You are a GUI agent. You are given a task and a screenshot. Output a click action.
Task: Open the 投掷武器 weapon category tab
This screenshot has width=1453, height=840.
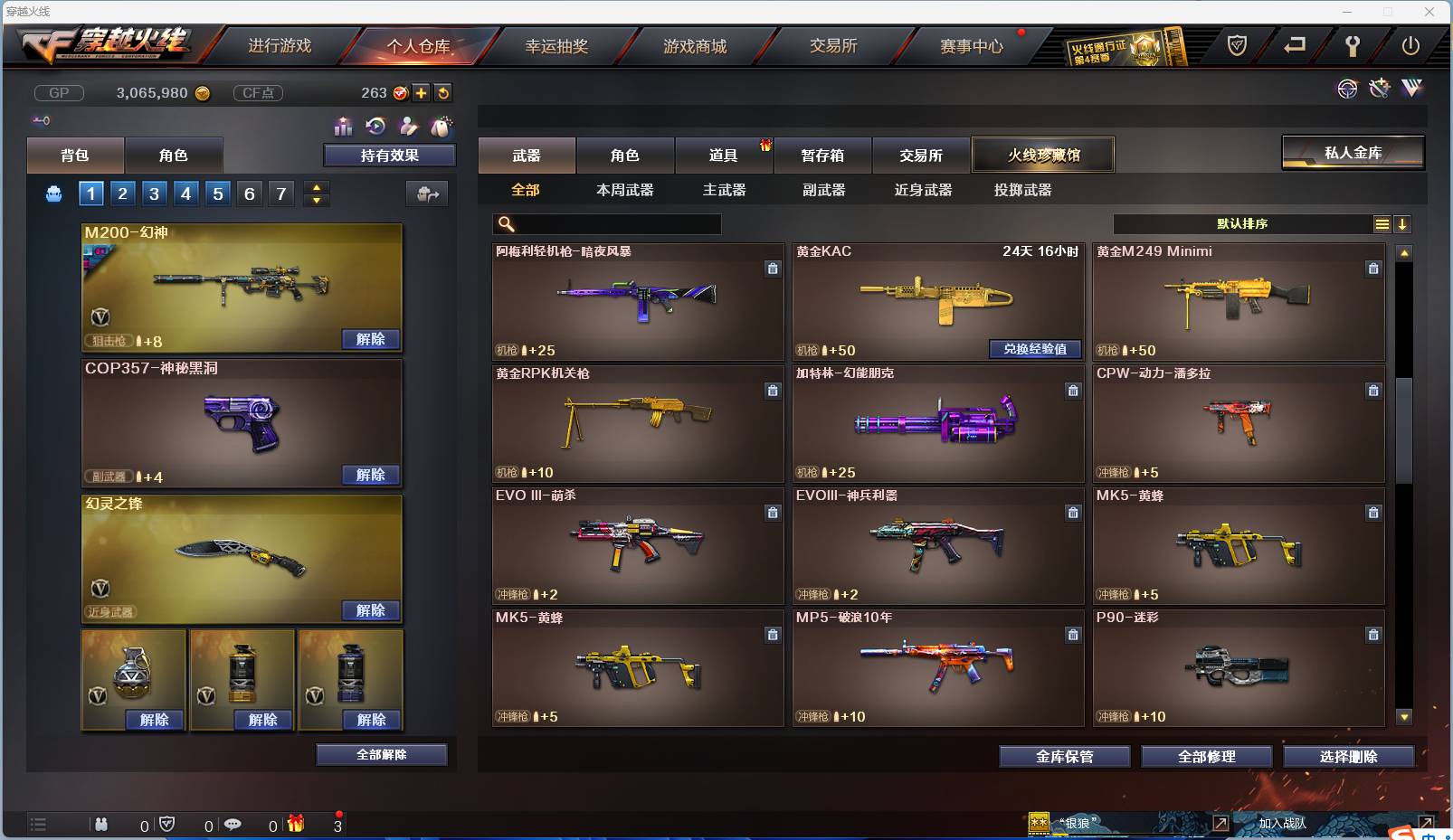pyautogui.click(x=1021, y=190)
